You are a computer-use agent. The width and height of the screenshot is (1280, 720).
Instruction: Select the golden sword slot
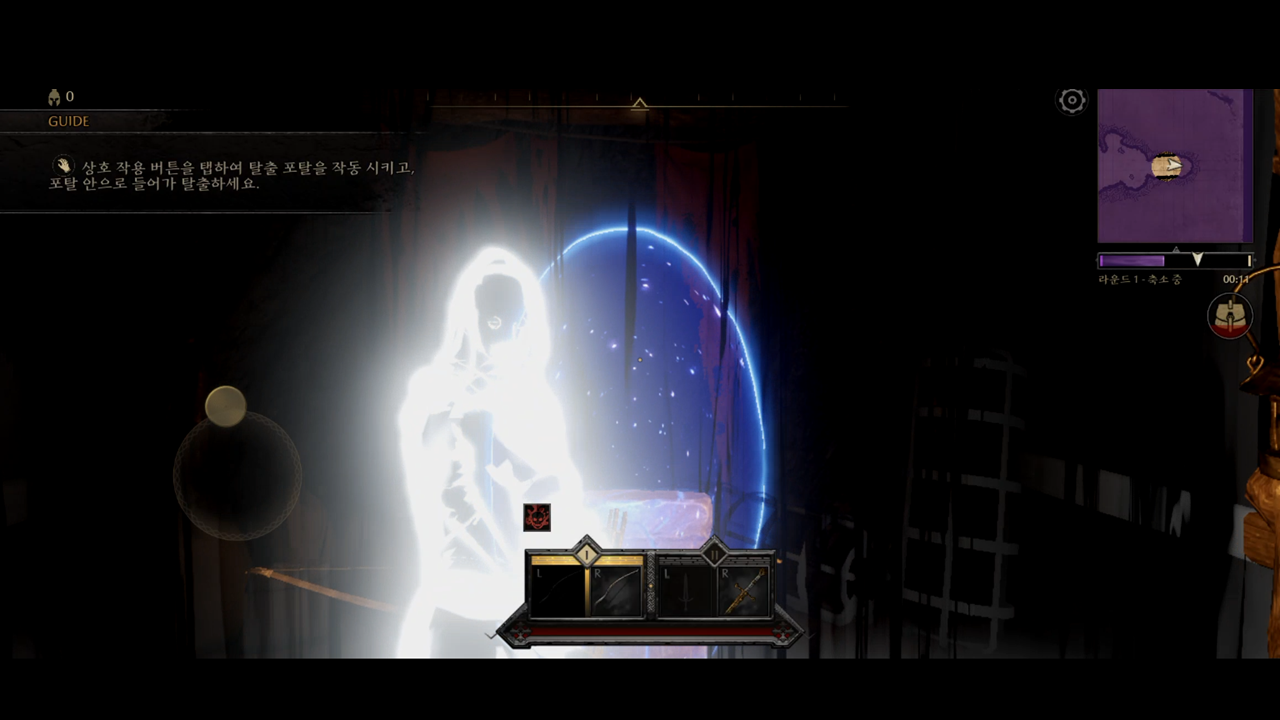[743, 591]
